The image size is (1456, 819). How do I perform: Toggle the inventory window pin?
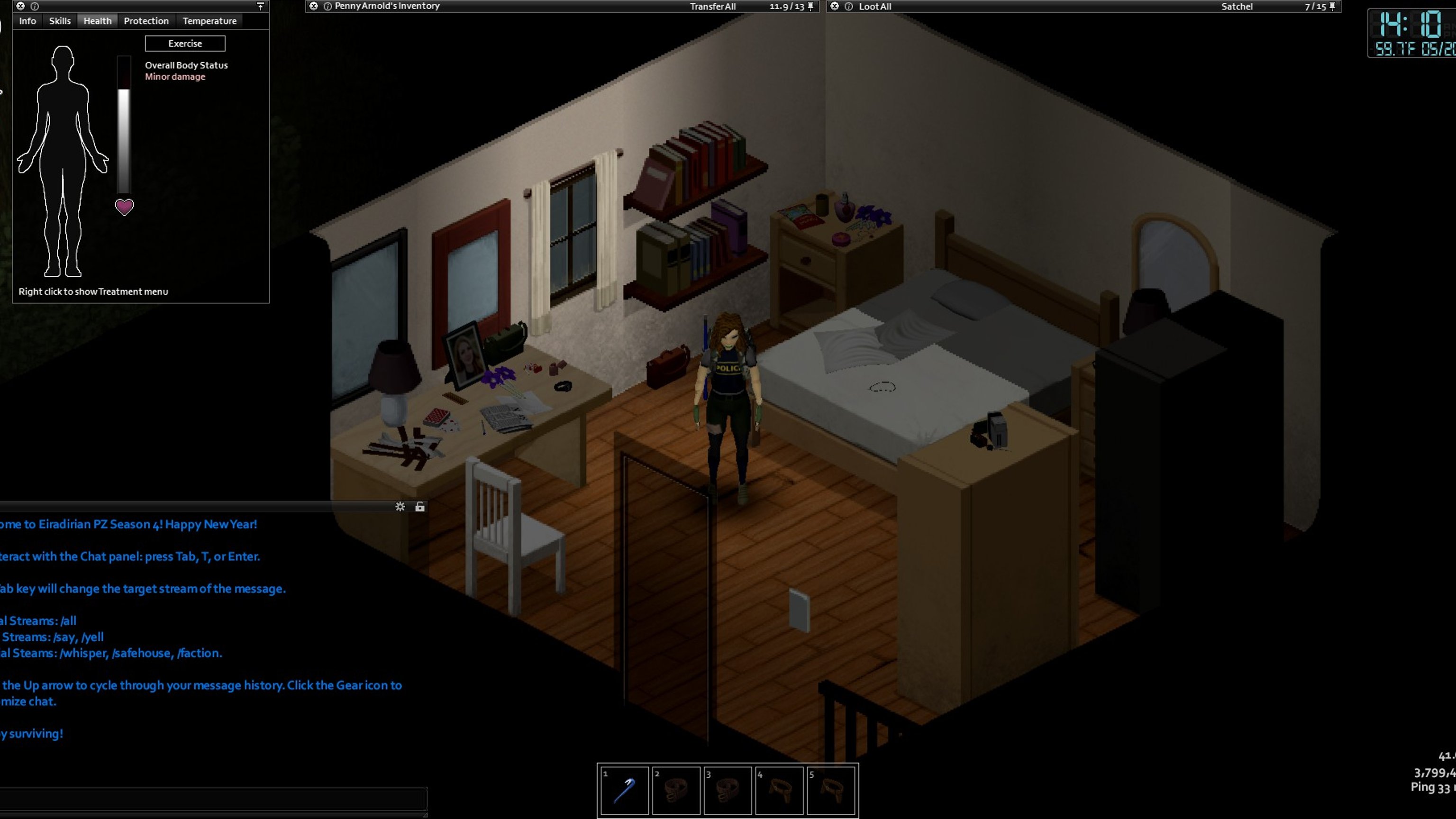point(810,6)
